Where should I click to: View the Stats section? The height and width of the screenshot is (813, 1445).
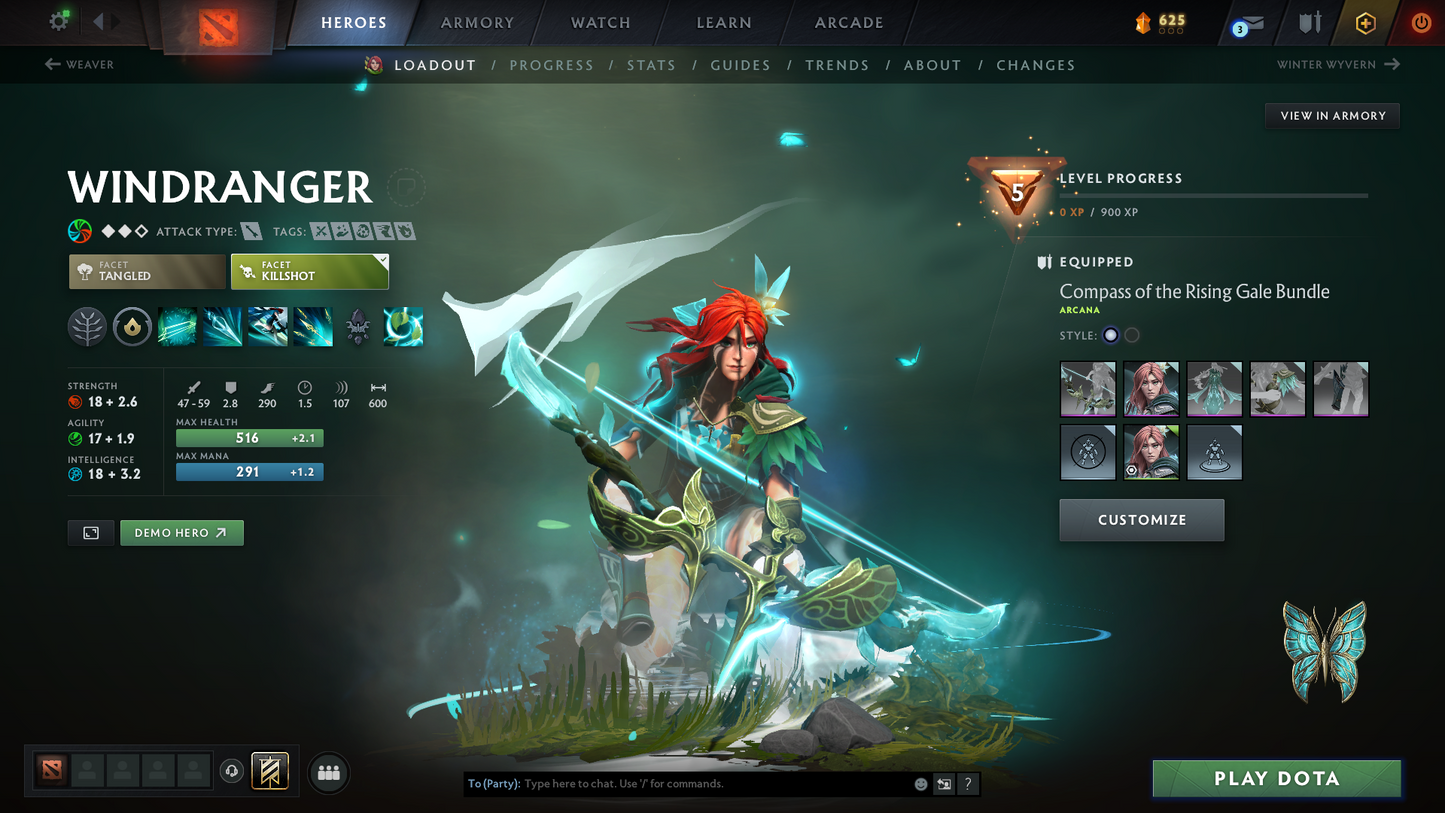[x=651, y=65]
